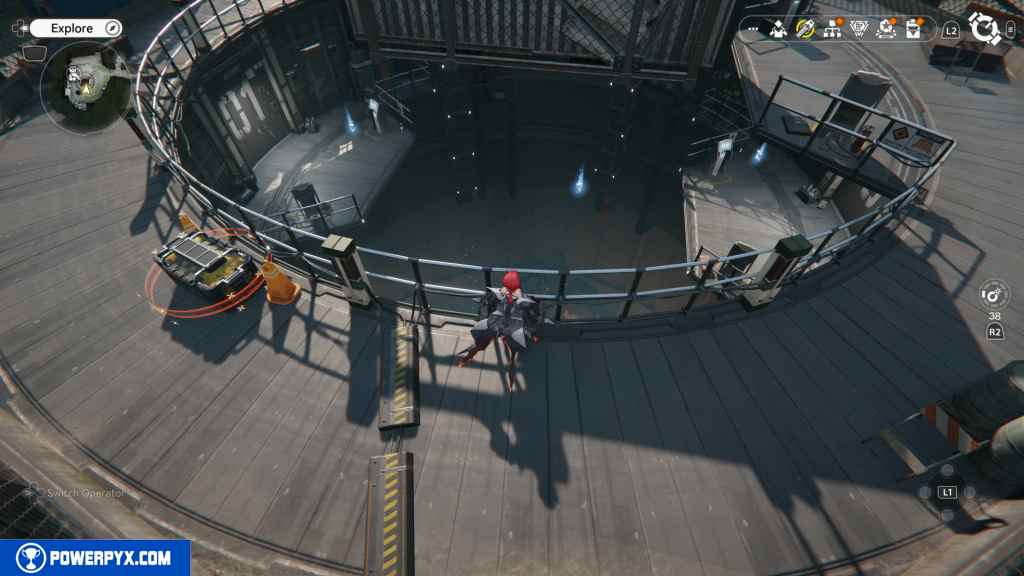Open the star badge icon
This screenshot has width=1024, height=576.
point(886,29)
